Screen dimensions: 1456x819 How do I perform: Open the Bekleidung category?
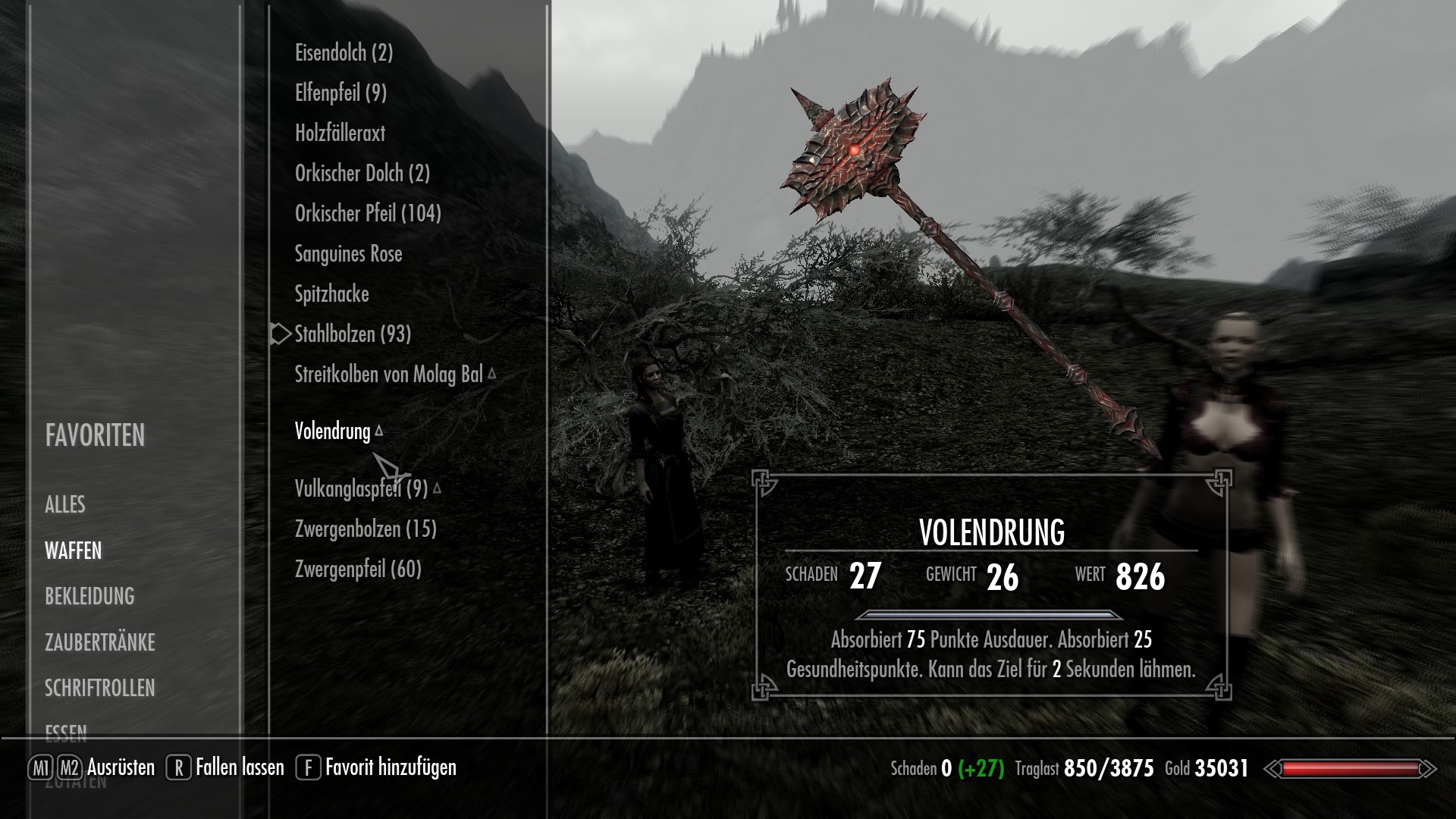[x=89, y=596]
